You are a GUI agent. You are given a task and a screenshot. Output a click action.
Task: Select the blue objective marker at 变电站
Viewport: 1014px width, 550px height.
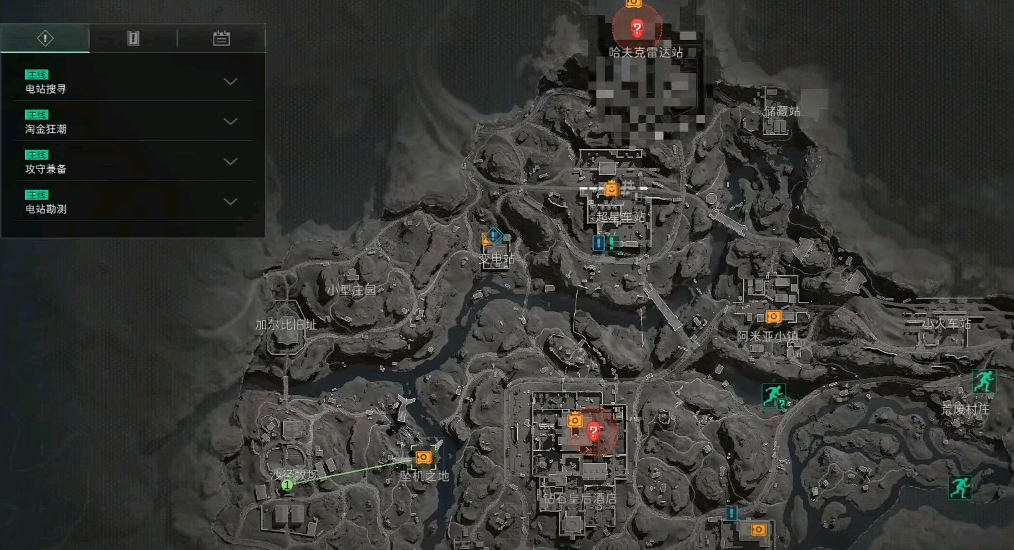[493, 237]
